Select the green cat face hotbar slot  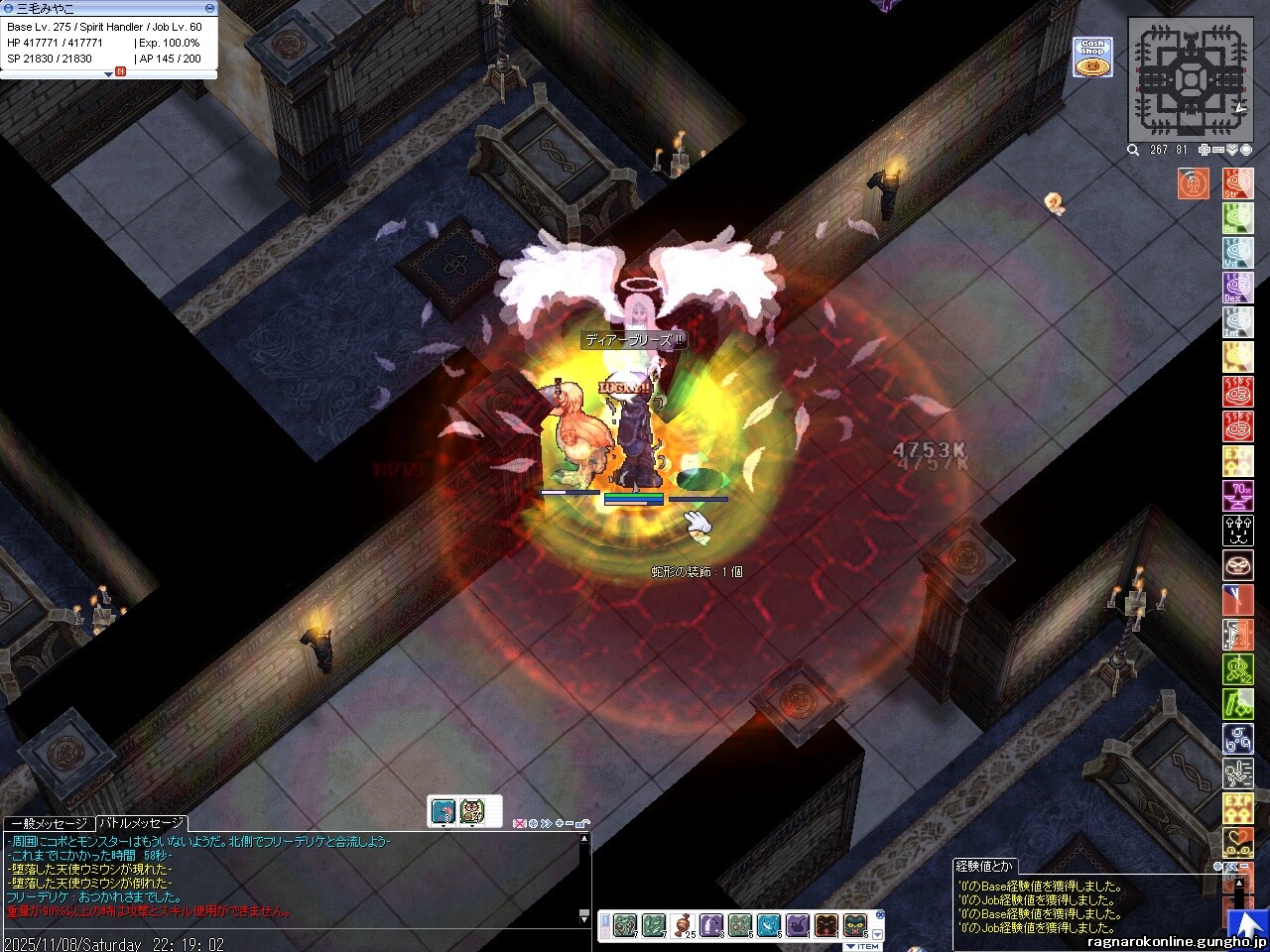[x=855, y=926]
